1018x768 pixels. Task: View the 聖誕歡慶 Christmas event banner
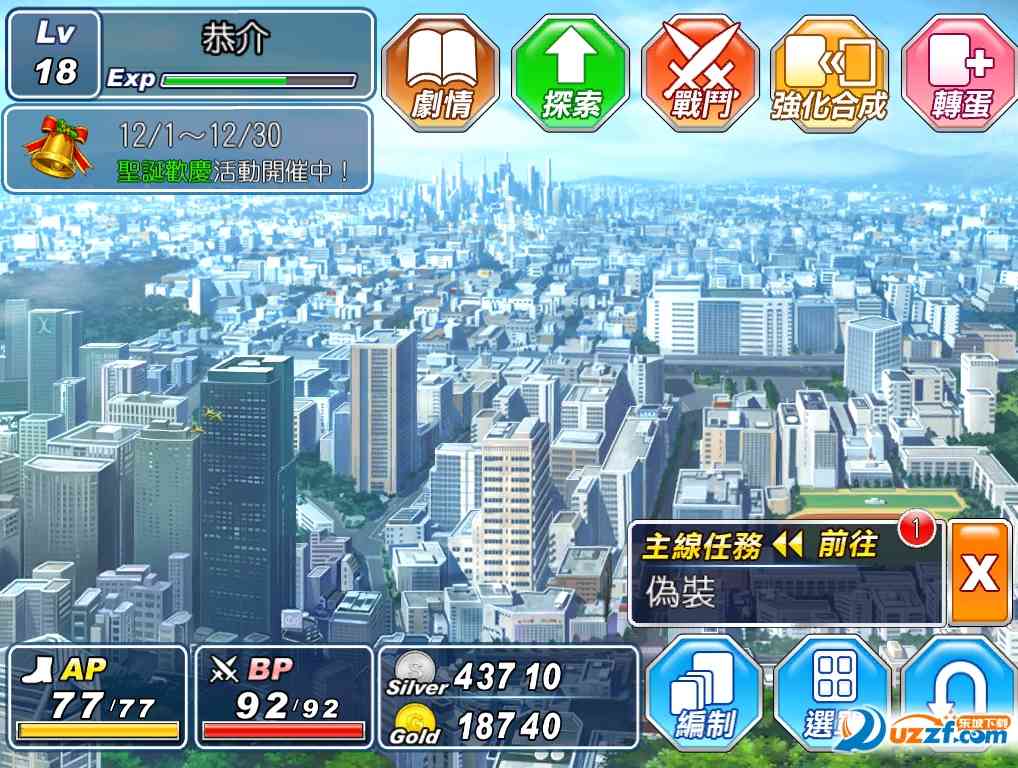(x=188, y=150)
